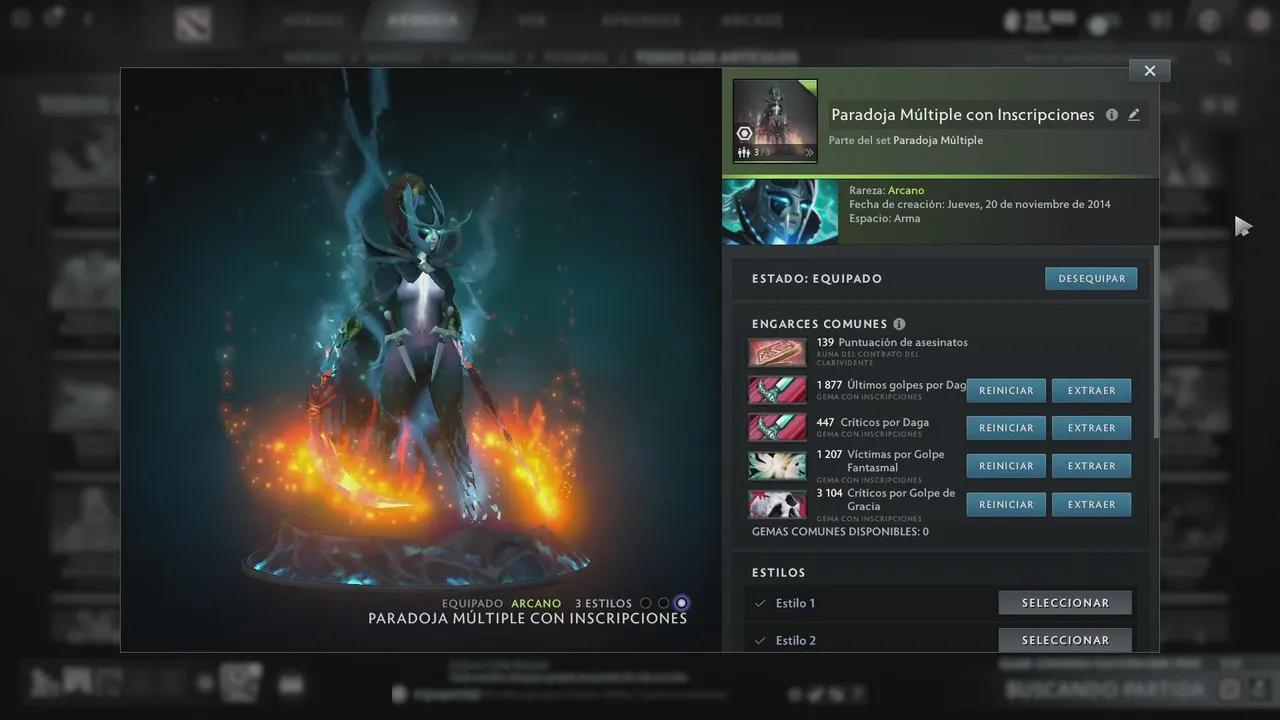Click REINICIAR for Últimos golpes por Daga
This screenshot has height=720, width=1280.
(1006, 390)
